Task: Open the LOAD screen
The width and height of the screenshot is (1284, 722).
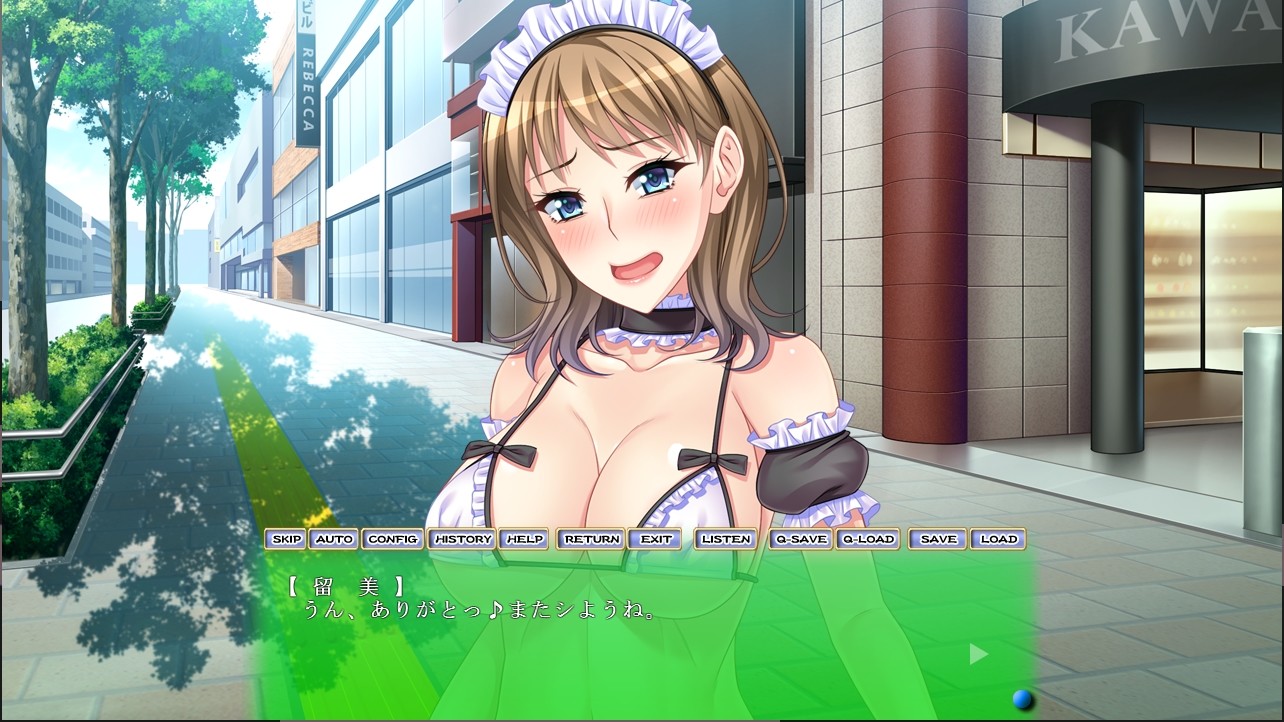Action: click(x=999, y=538)
